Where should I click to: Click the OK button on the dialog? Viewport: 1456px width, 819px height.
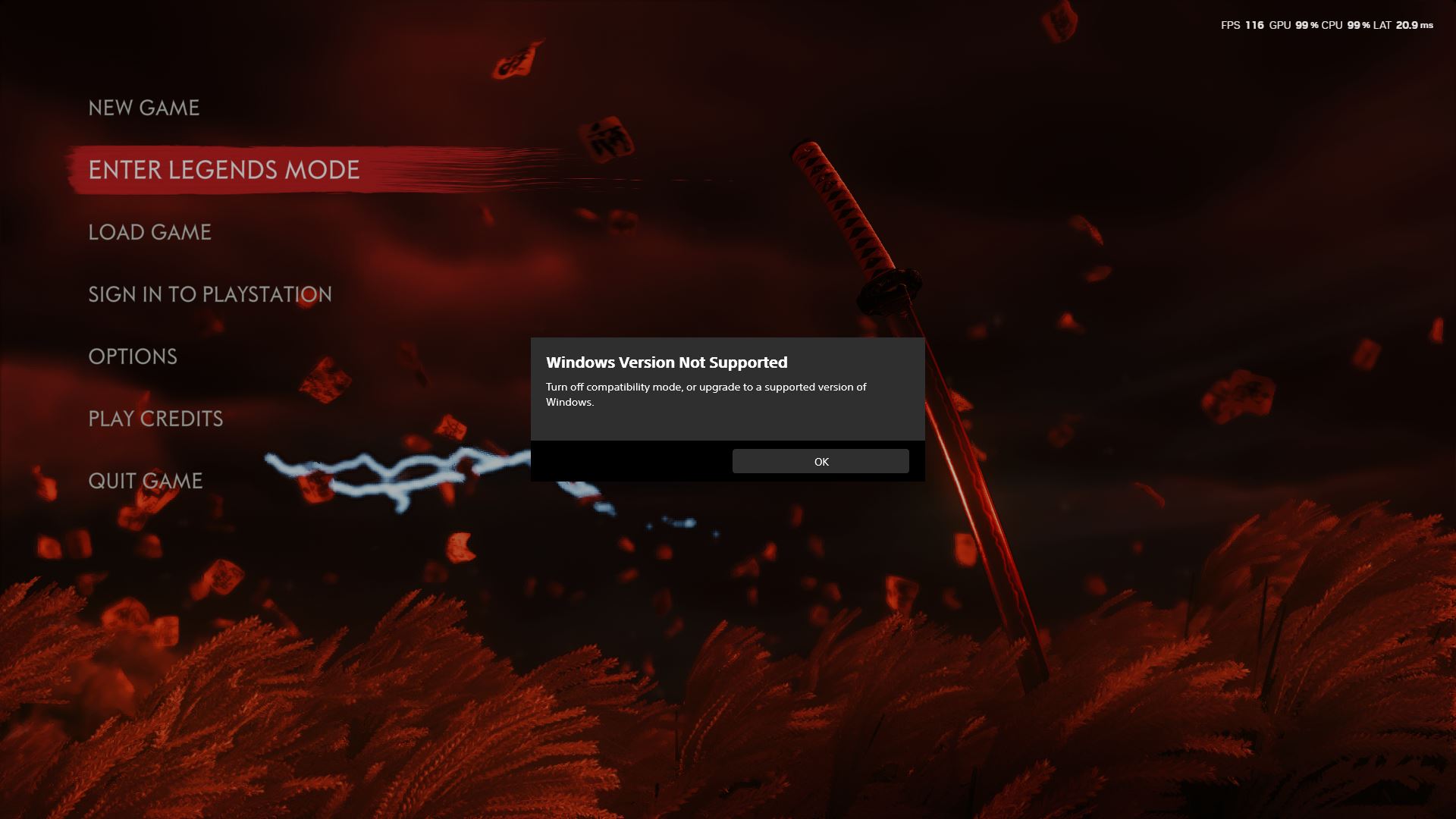coord(821,461)
